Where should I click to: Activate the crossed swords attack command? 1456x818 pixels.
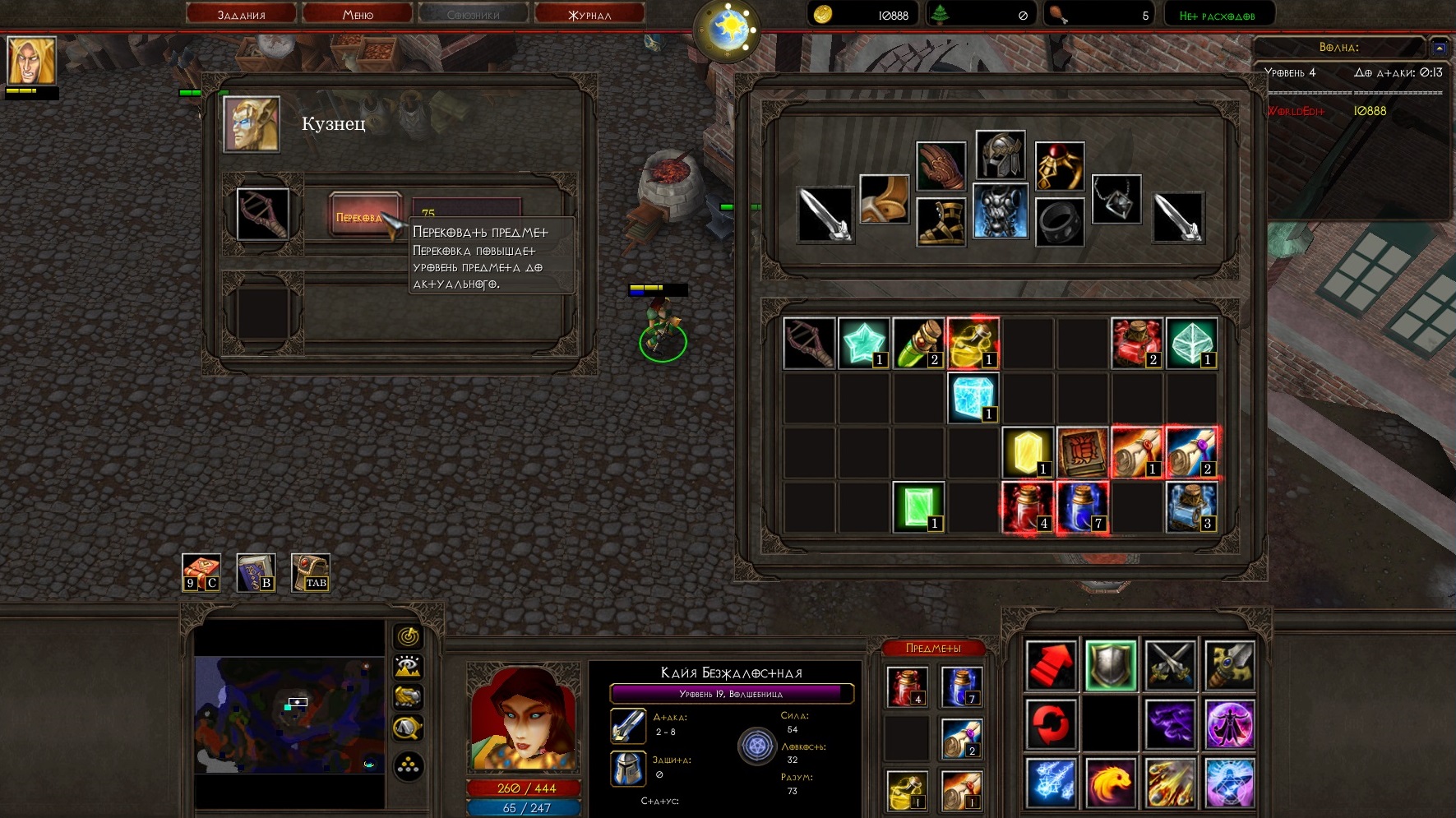click(1169, 664)
